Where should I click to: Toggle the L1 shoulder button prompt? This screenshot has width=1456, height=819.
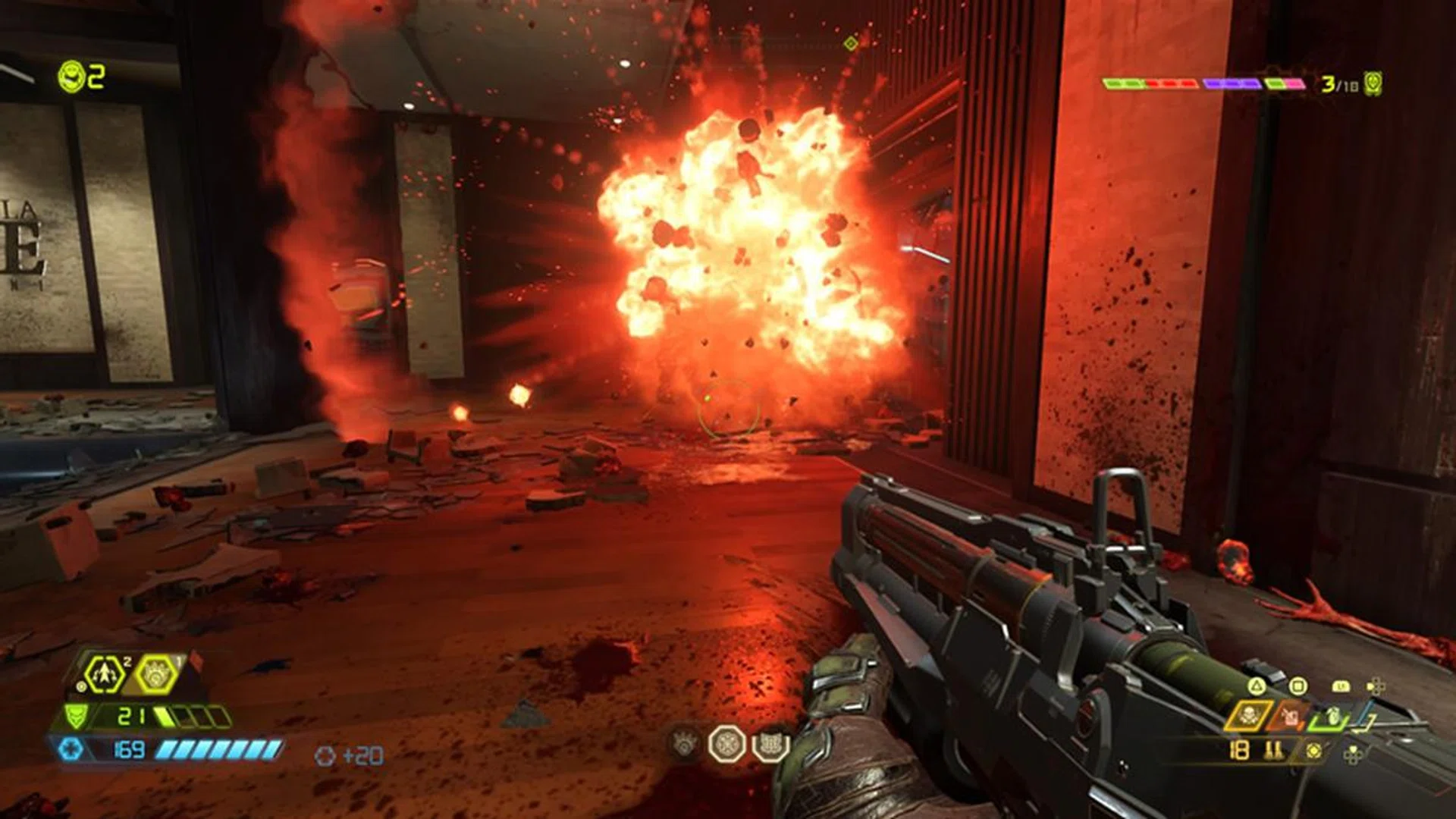[x=1342, y=686]
